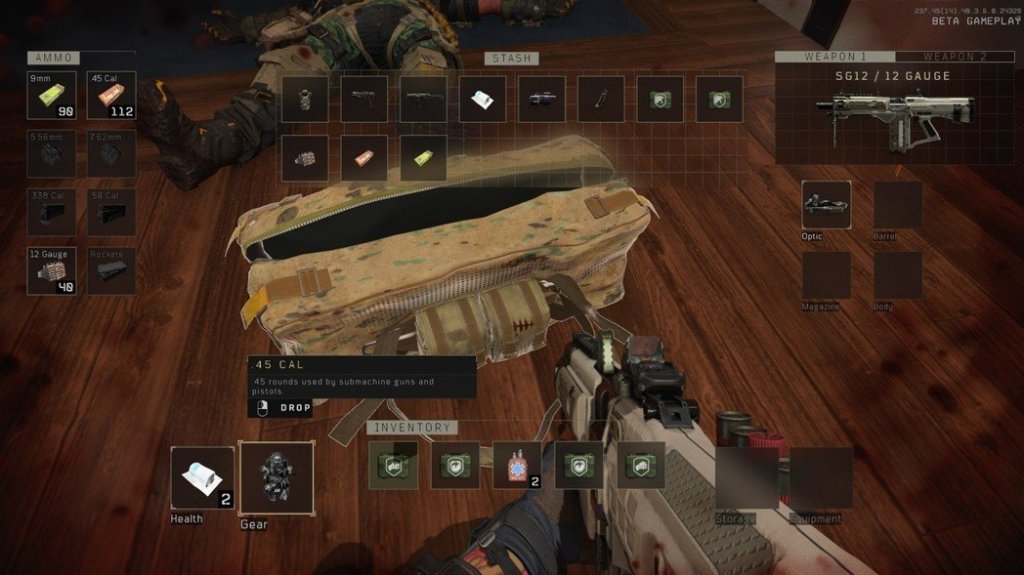Viewport: 1024px width, 575px height.
Task: Switch to the Weapon 1 tab
Action: click(x=835, y=57)
